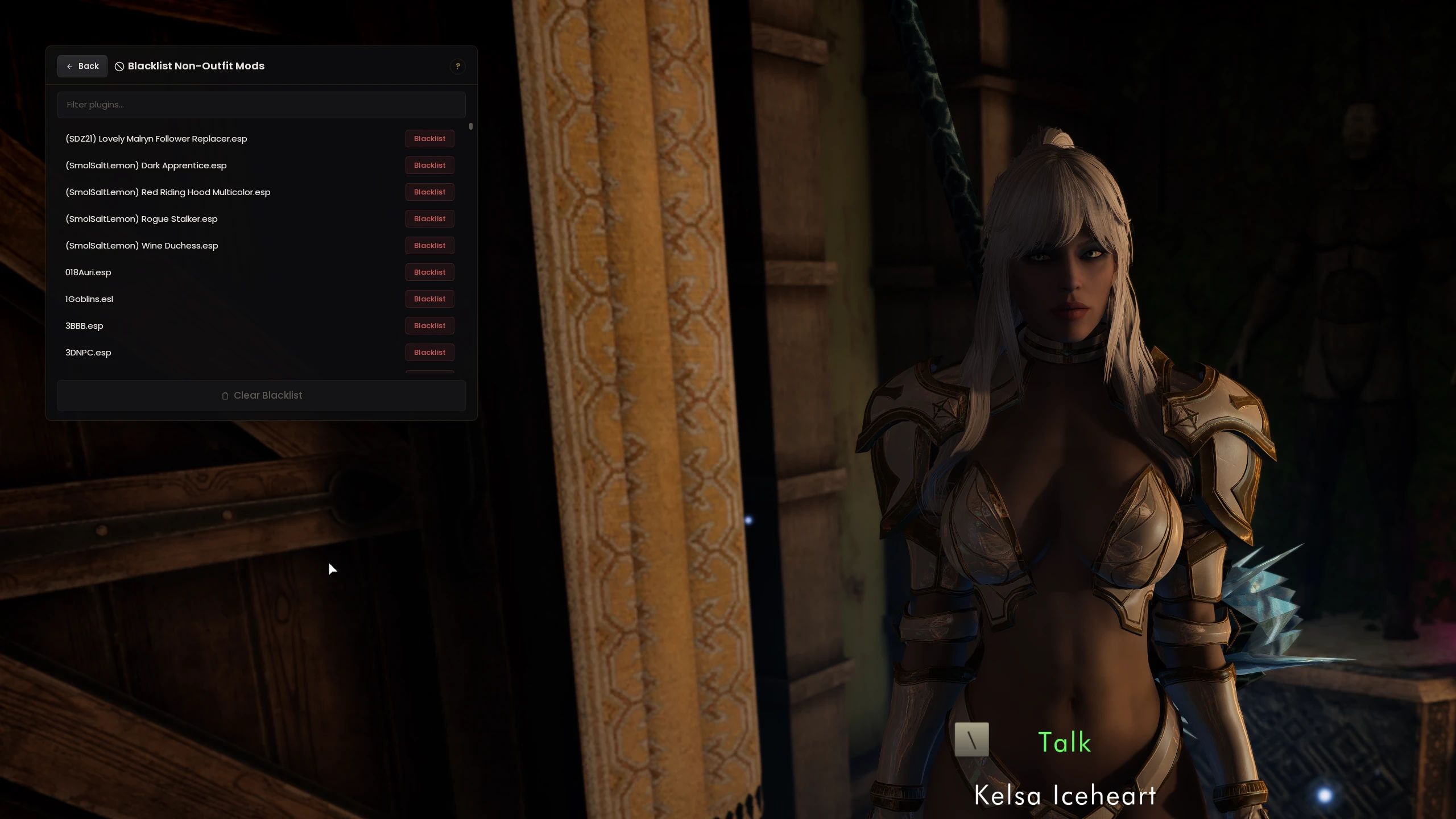This screenshot has height=819, width=1456.
Task: Blacklist the Rogue Stalker plugin
Action: [x=429, y=218]
